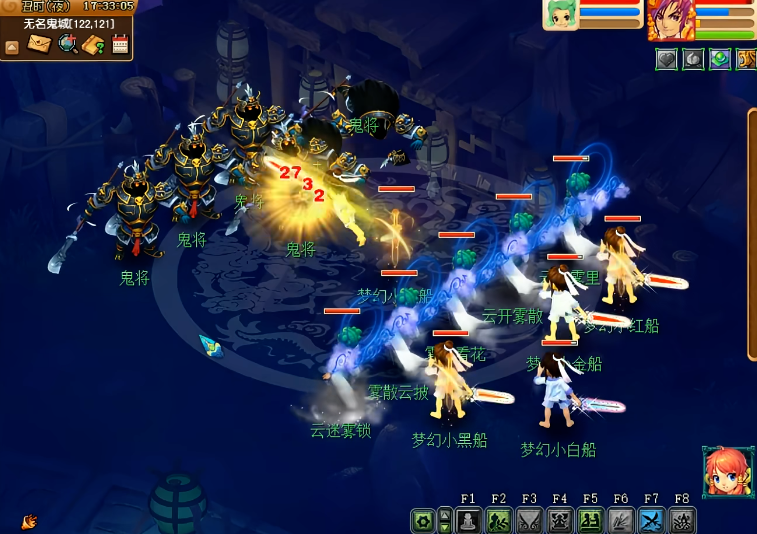
Task: Open the calendar activities icon
Action: point(120,44)
